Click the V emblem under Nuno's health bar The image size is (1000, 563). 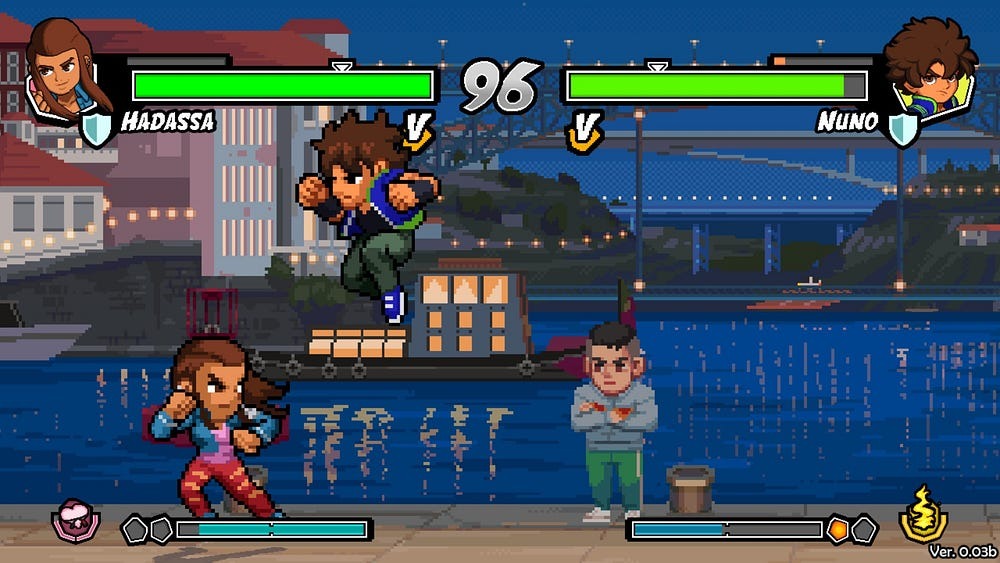click(583, 131)
